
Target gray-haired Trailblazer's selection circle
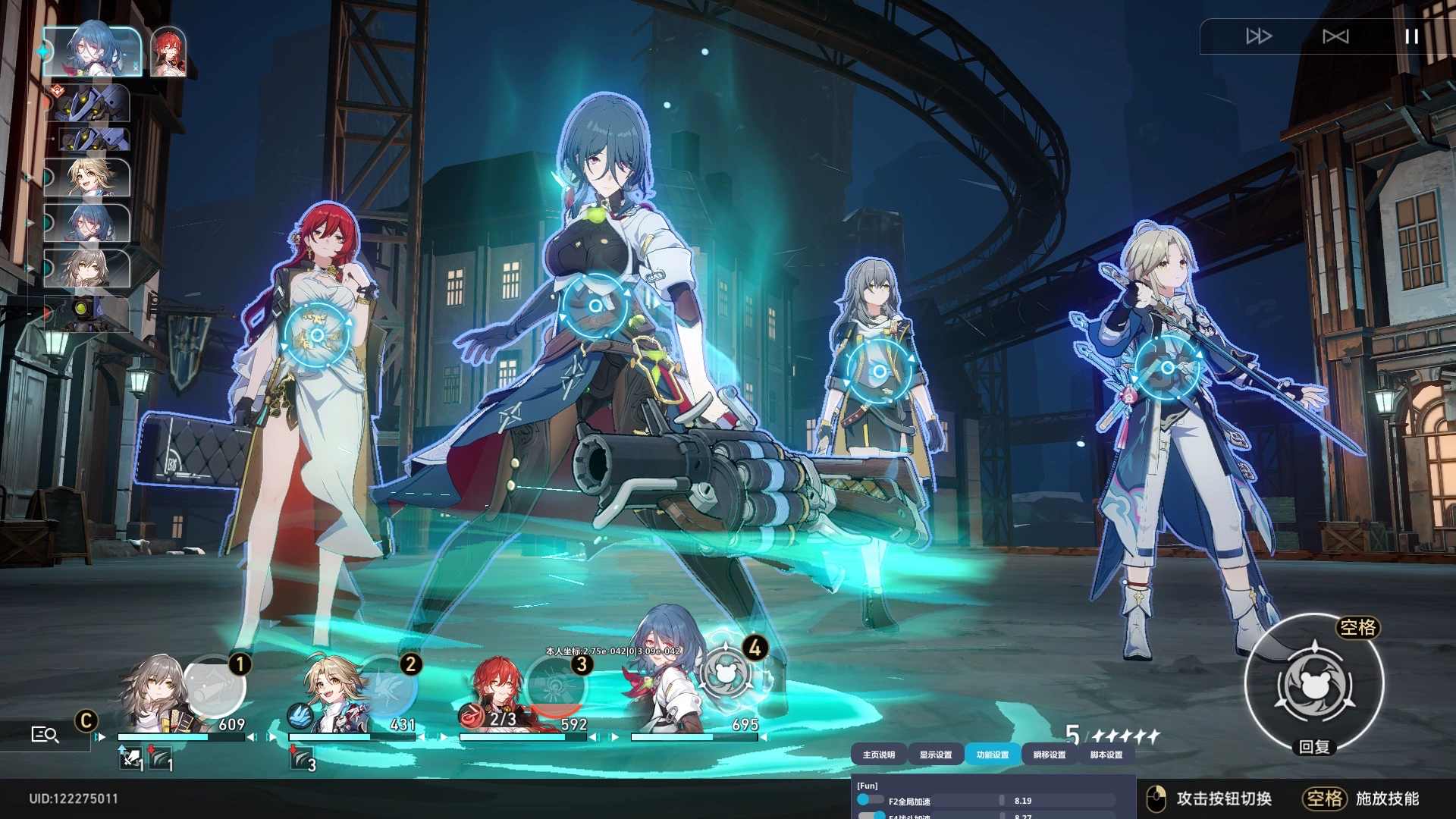[879, 372]
